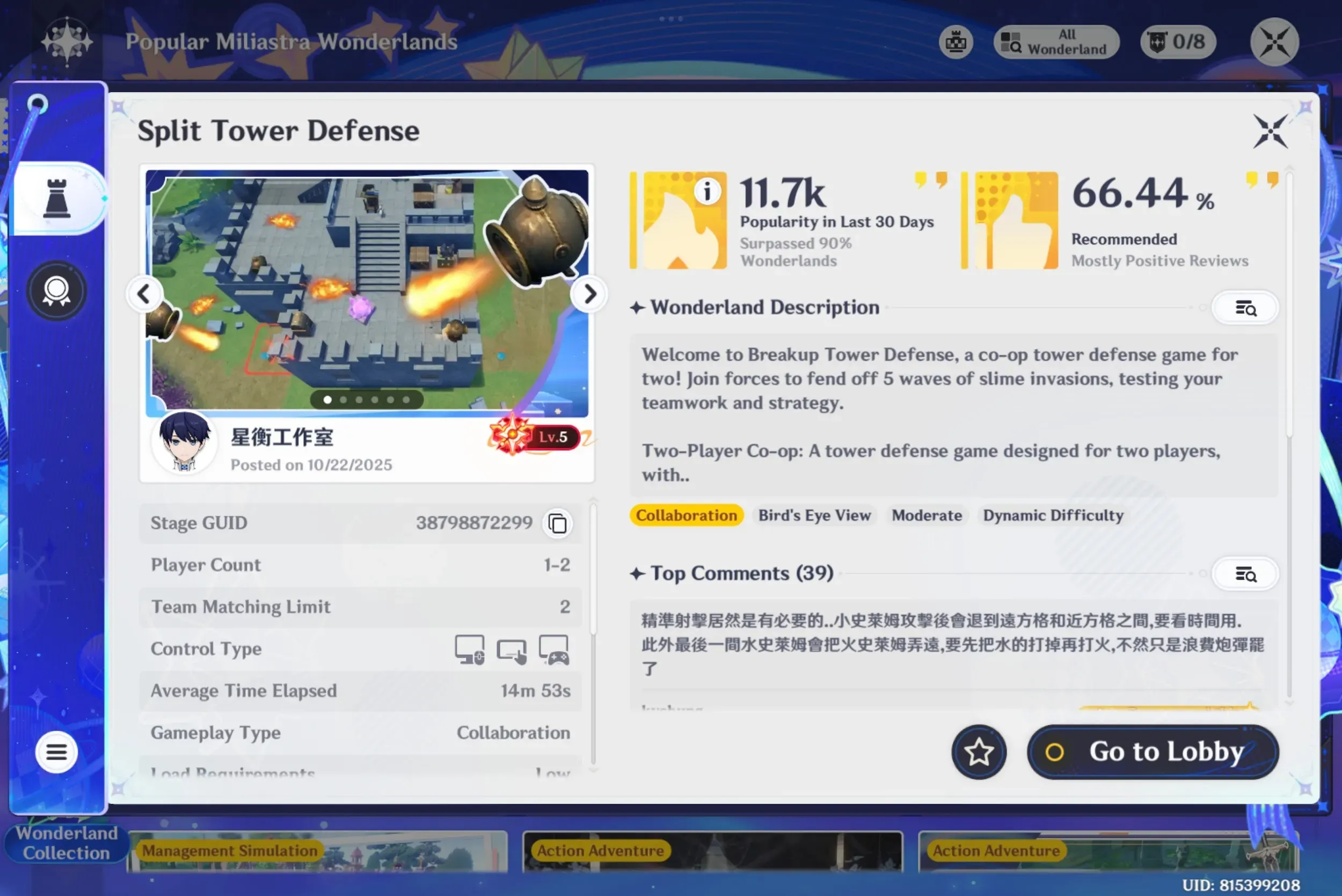Open the Wonderland Description sort/filter icon
Viewport: 1342px width, 896px height.
click(1245, 308)
